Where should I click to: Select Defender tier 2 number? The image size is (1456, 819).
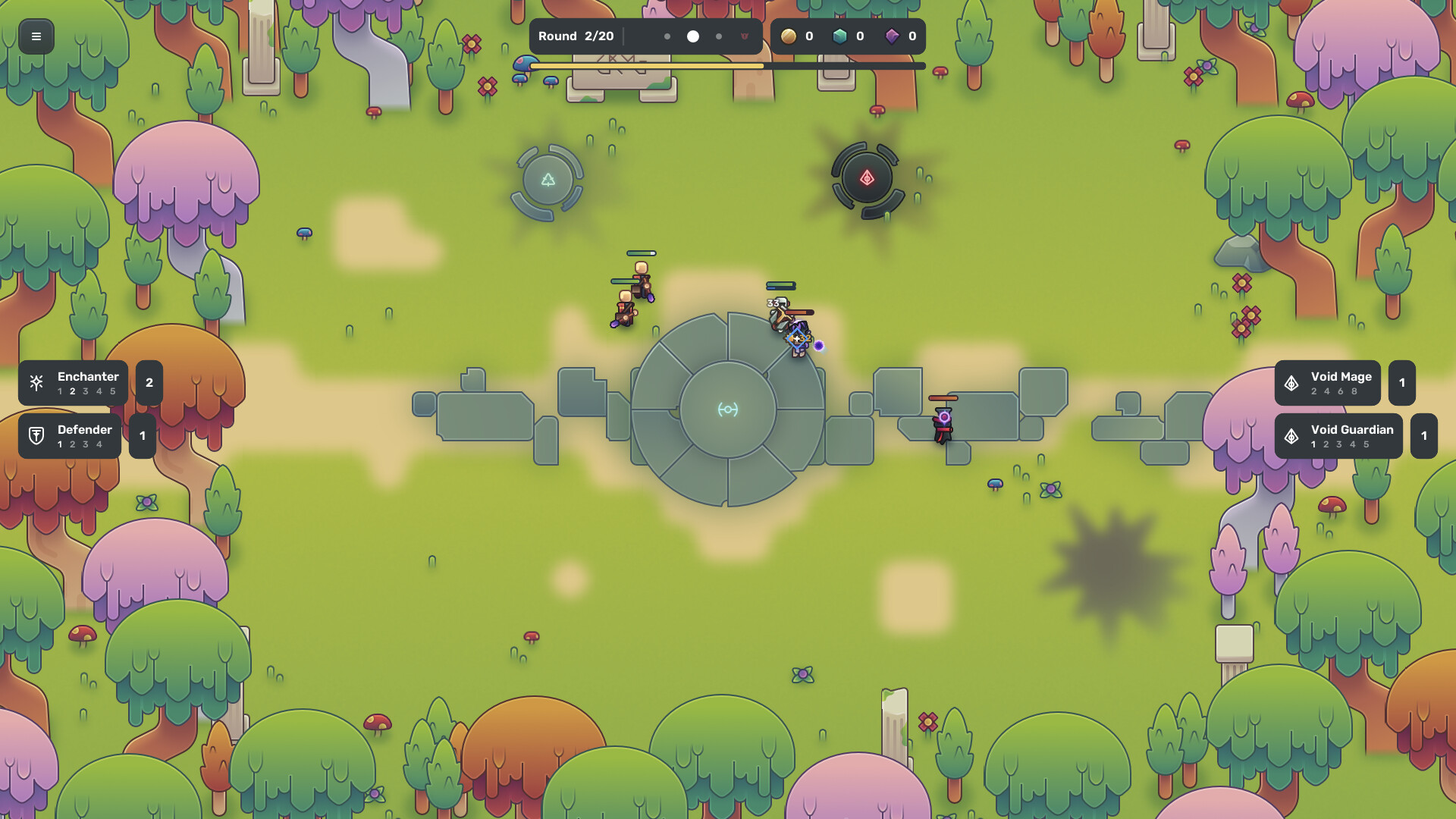(x=71, y=445)
